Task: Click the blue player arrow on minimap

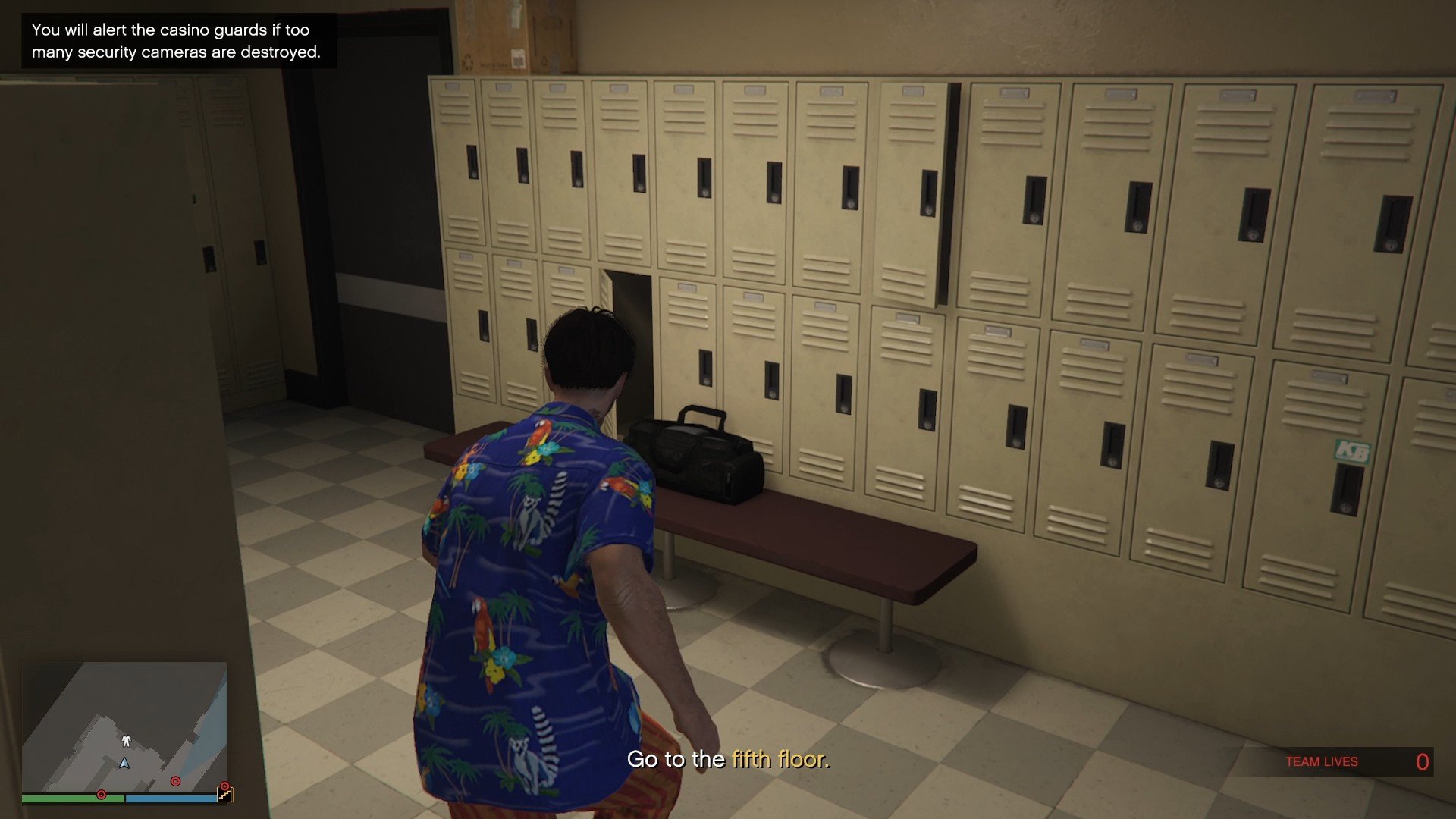Action: 124,764
